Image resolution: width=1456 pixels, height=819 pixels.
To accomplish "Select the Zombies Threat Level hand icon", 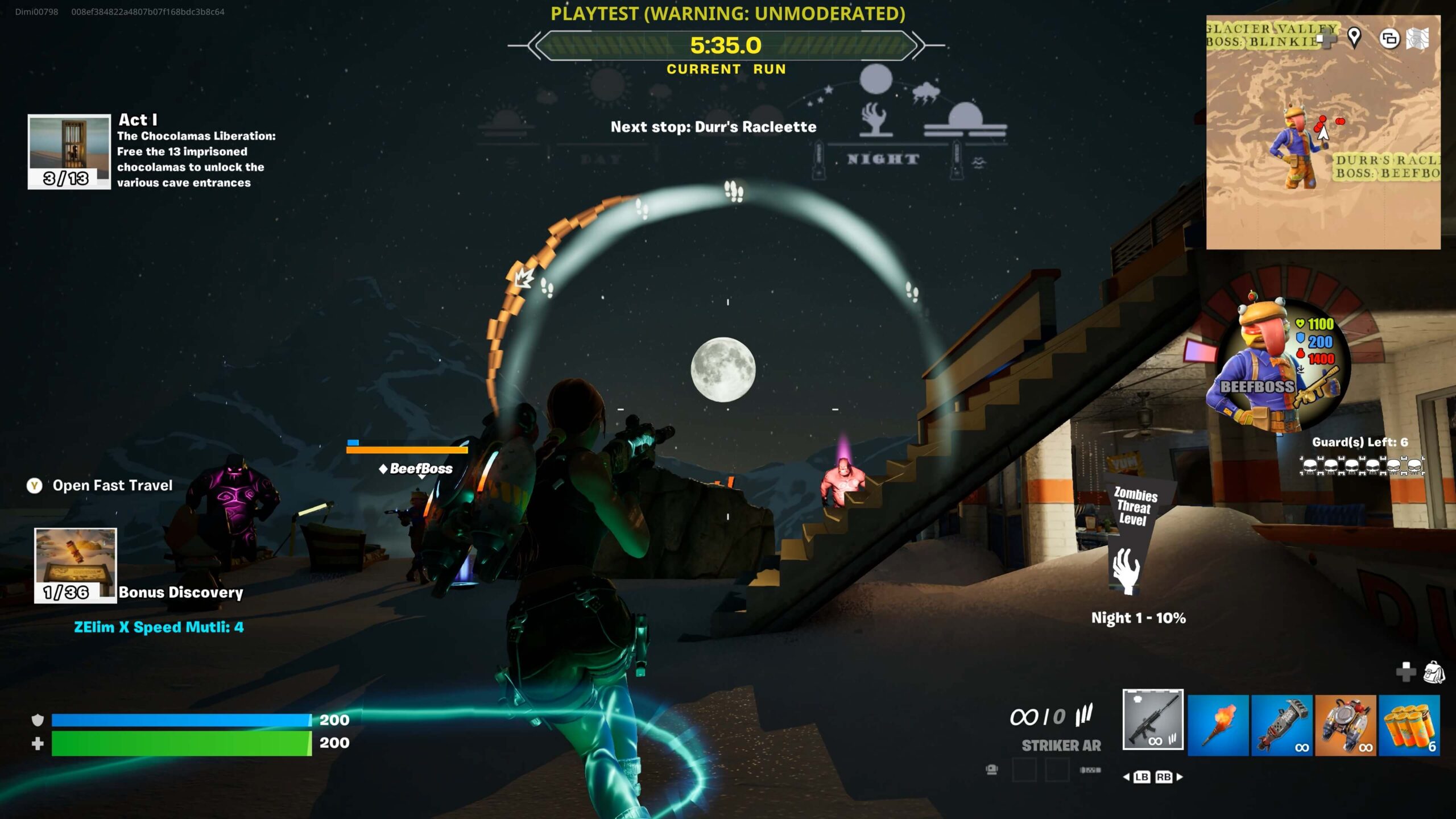I will pyautogui.click(x=1126, y=570).
